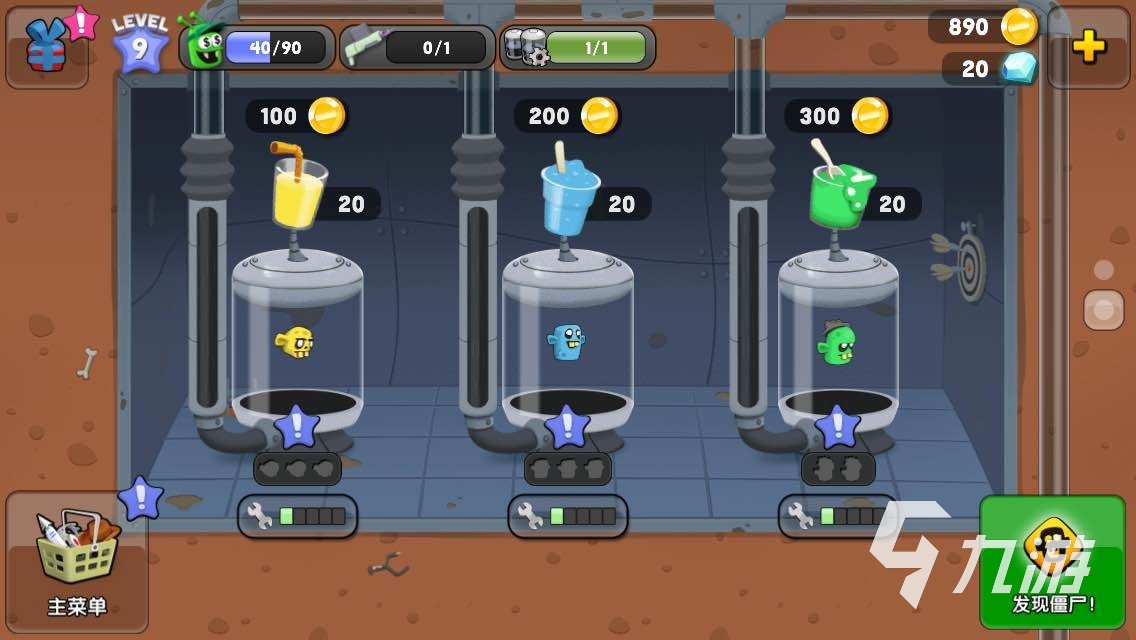Add more coins with yellow plus
The height and width of the screenshot is (640, 1136).
tap(1088, 47)
